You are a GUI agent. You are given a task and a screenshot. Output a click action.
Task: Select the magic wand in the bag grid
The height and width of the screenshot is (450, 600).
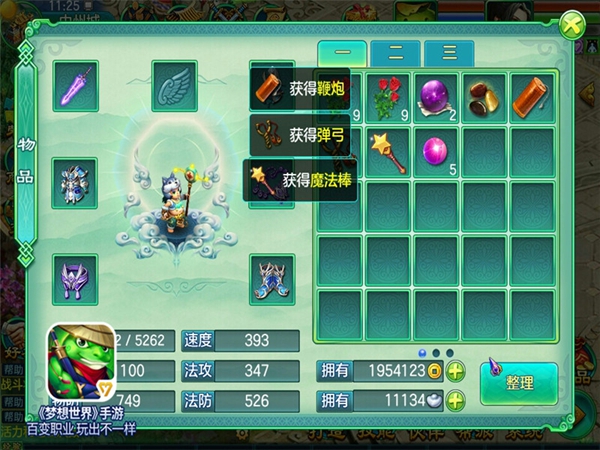388,151
